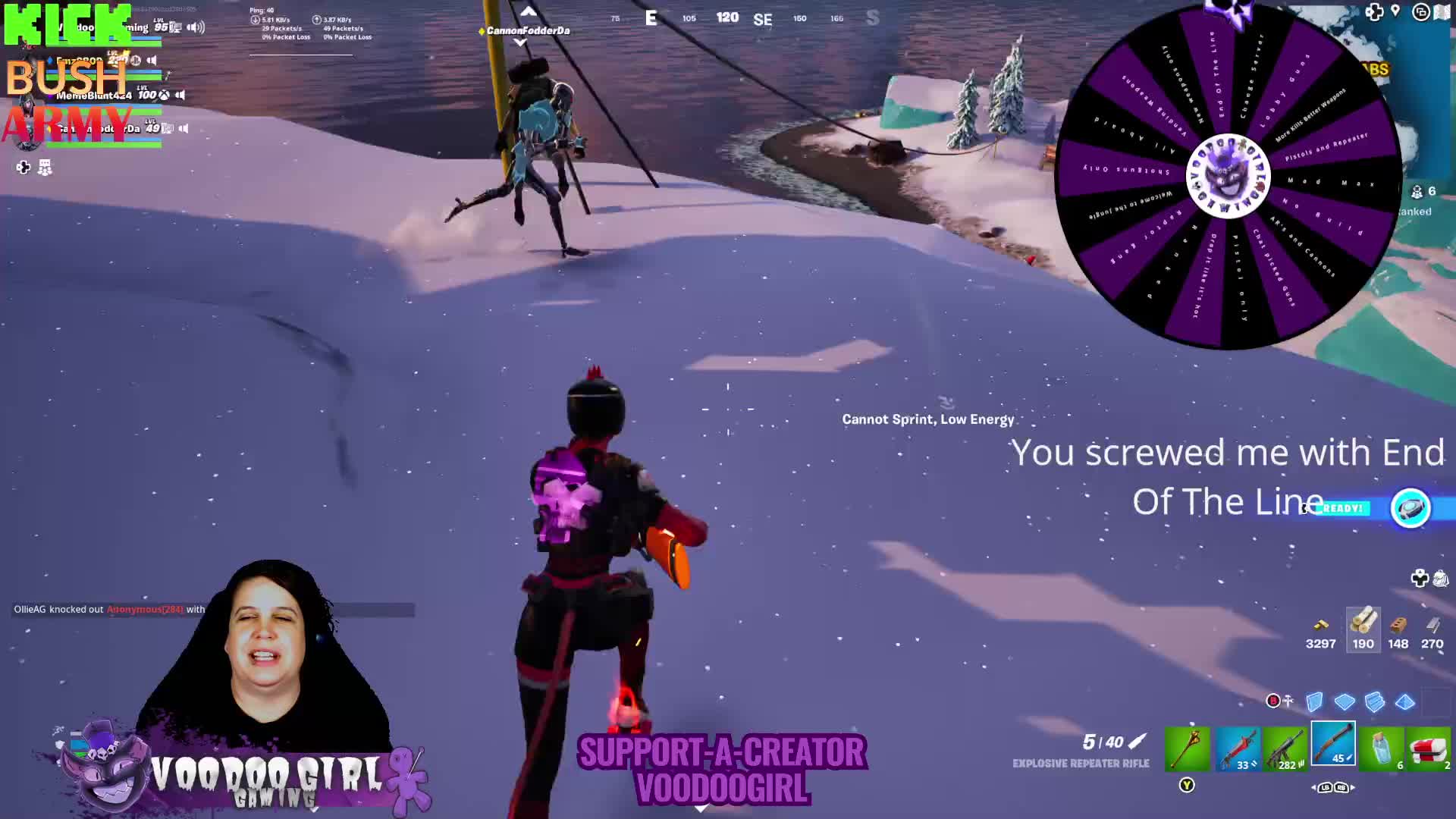Select wood as building material
Image resolution: width=1456 pixels, height=819 pixels.
pos(1363,629)
